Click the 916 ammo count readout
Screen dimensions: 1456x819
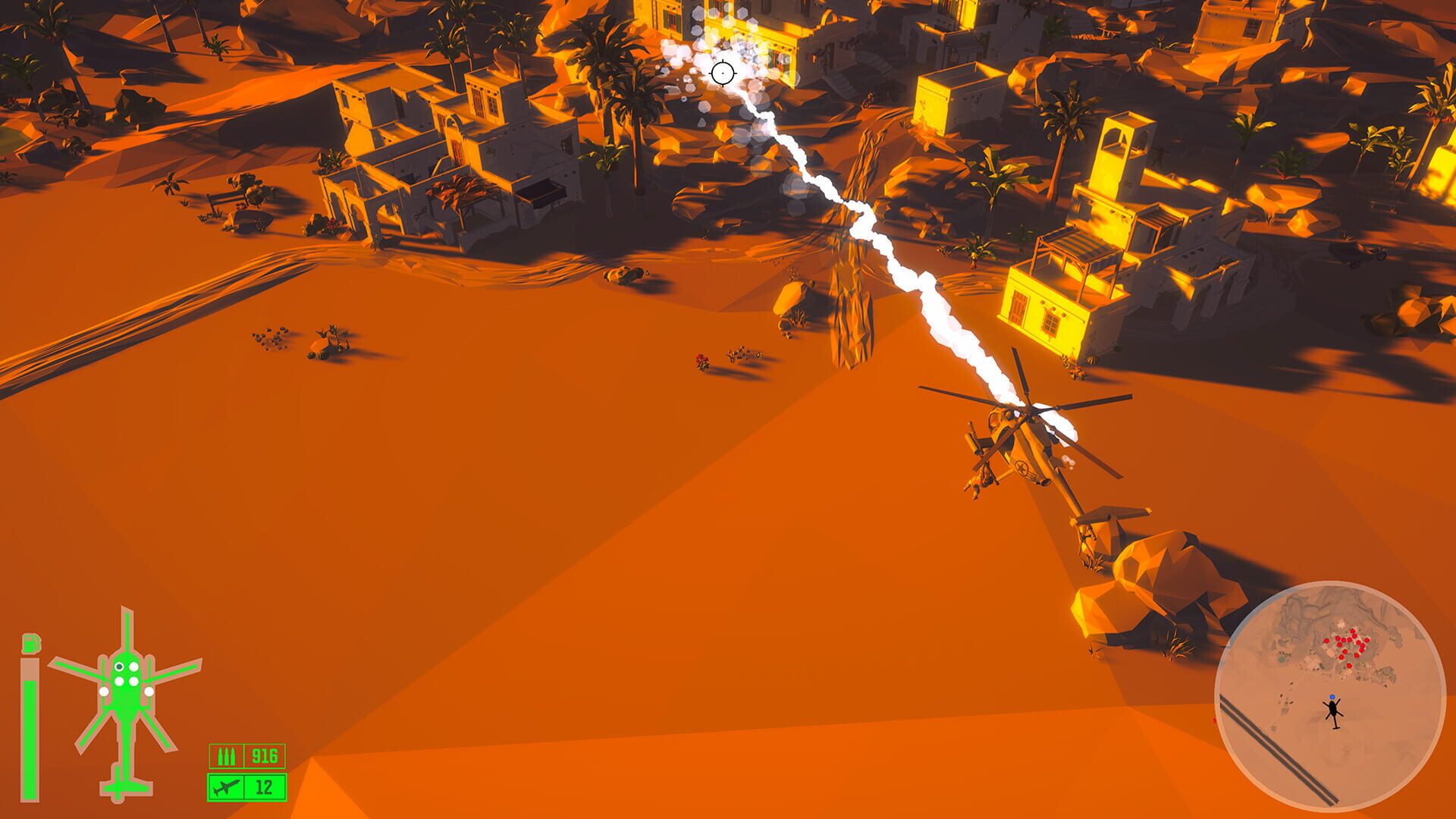click(265, 756)
